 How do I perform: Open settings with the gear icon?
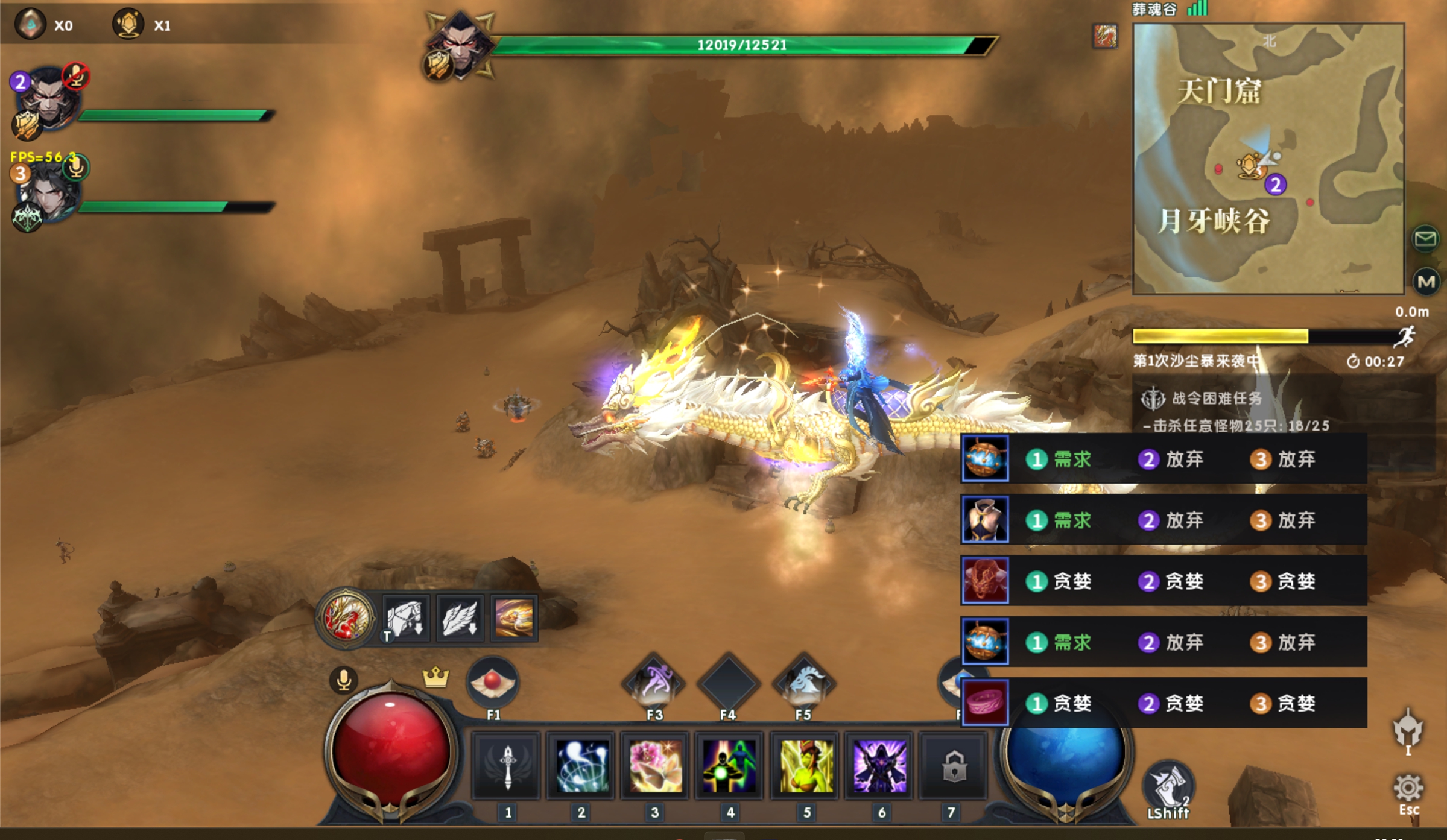1408,789
